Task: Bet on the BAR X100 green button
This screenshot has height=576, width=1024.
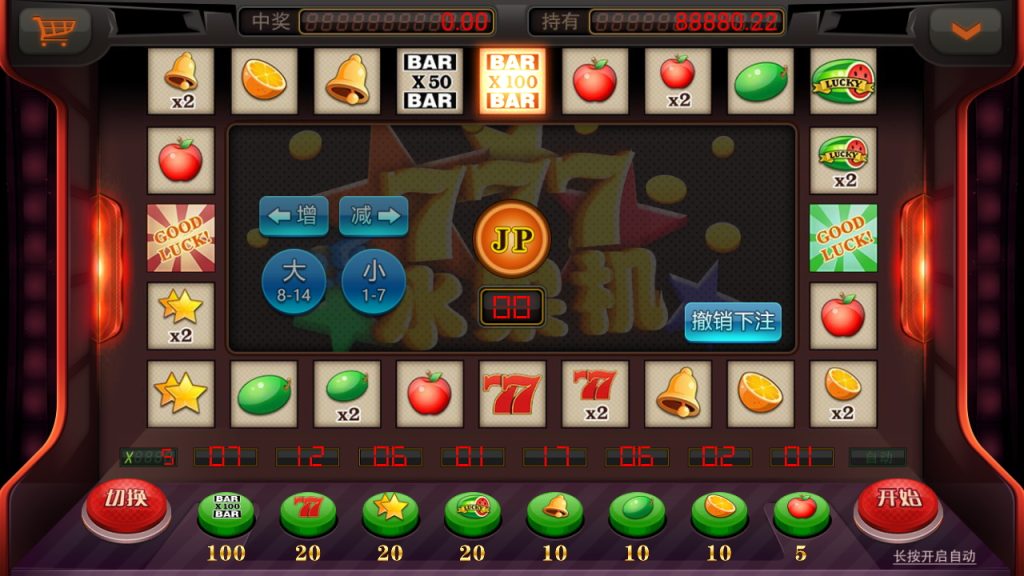Action: [x=226, y=512]
